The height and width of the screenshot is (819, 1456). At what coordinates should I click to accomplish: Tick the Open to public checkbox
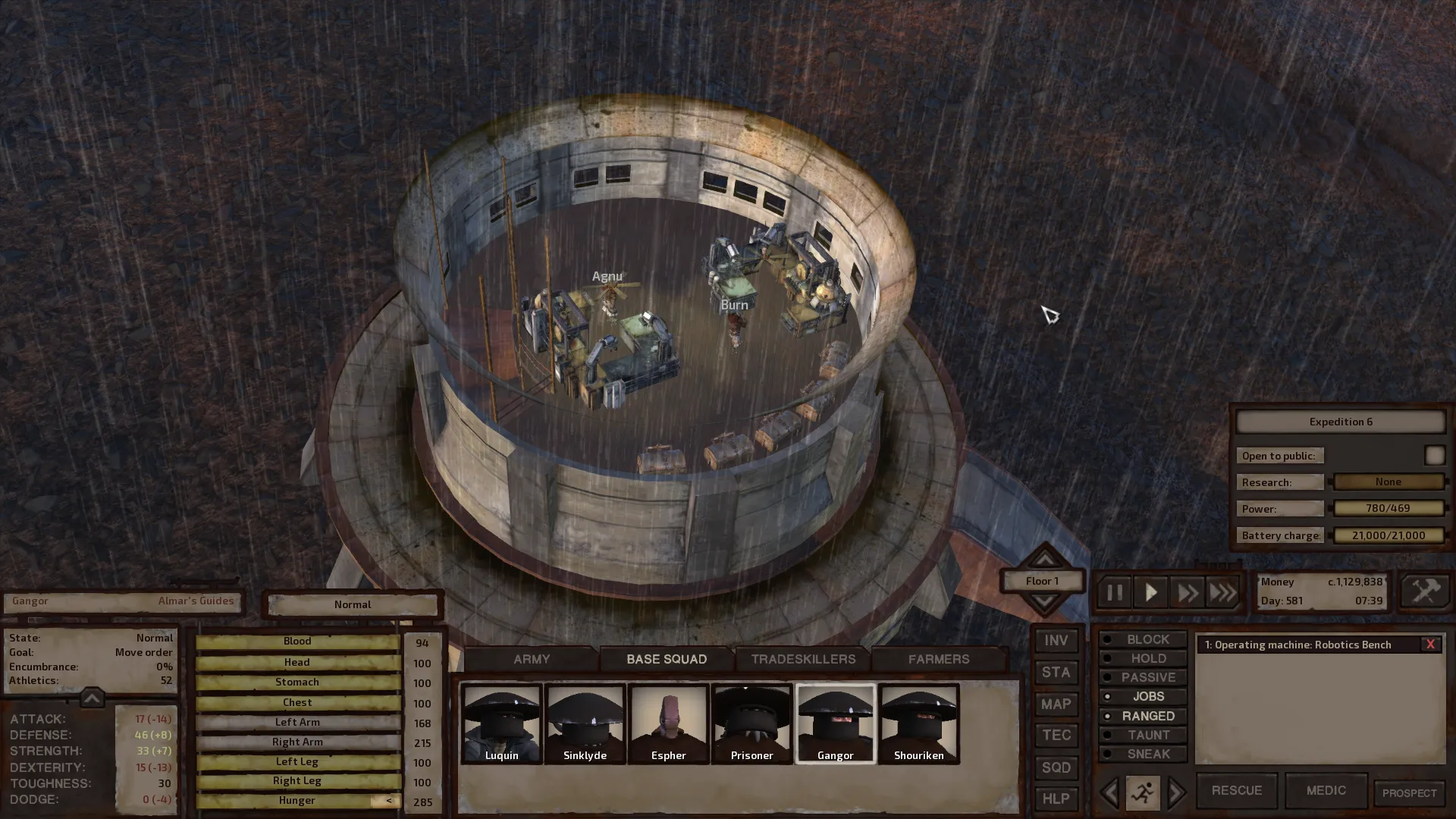click(1434, 455)
